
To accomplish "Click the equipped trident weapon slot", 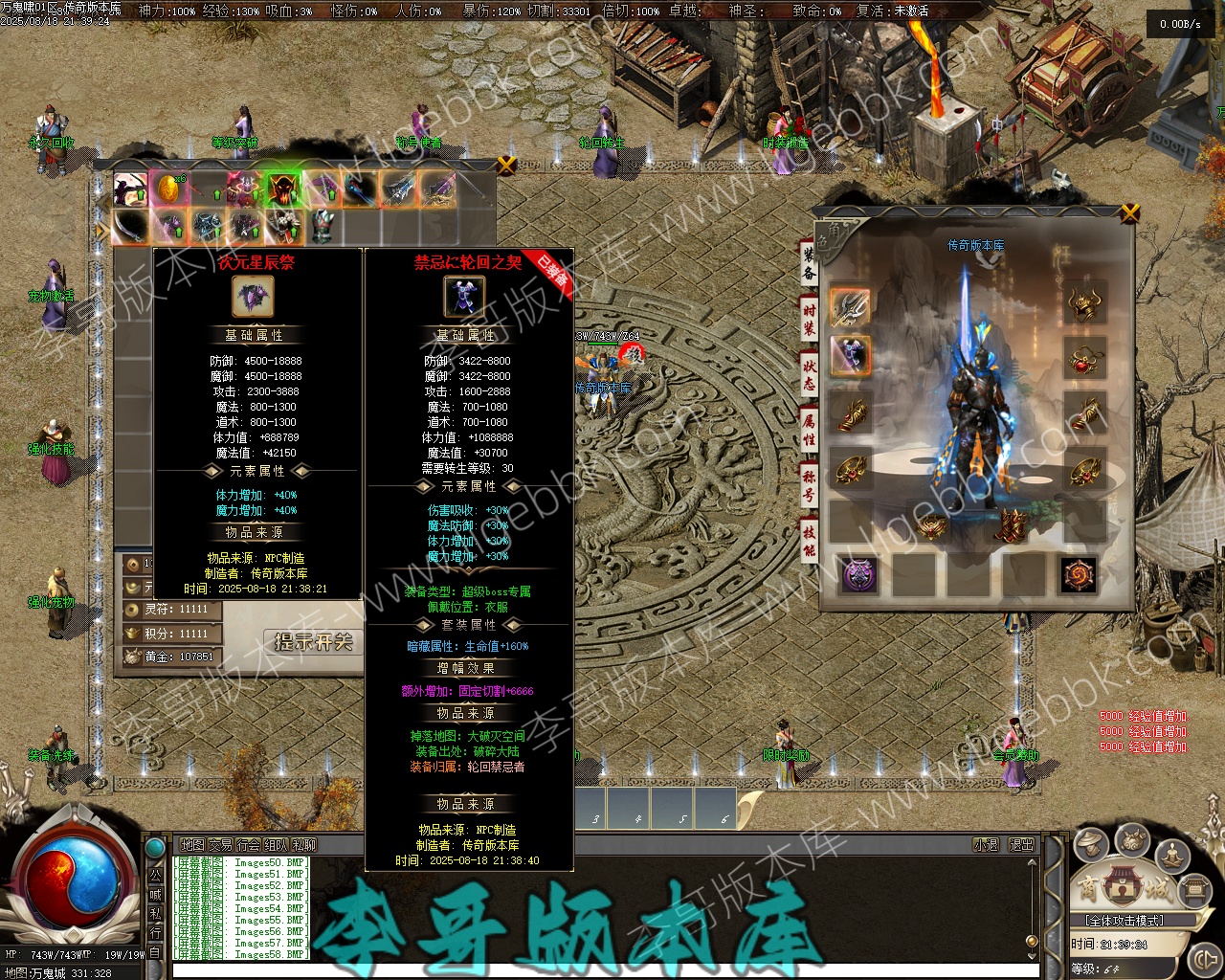I will click(850, 306).
